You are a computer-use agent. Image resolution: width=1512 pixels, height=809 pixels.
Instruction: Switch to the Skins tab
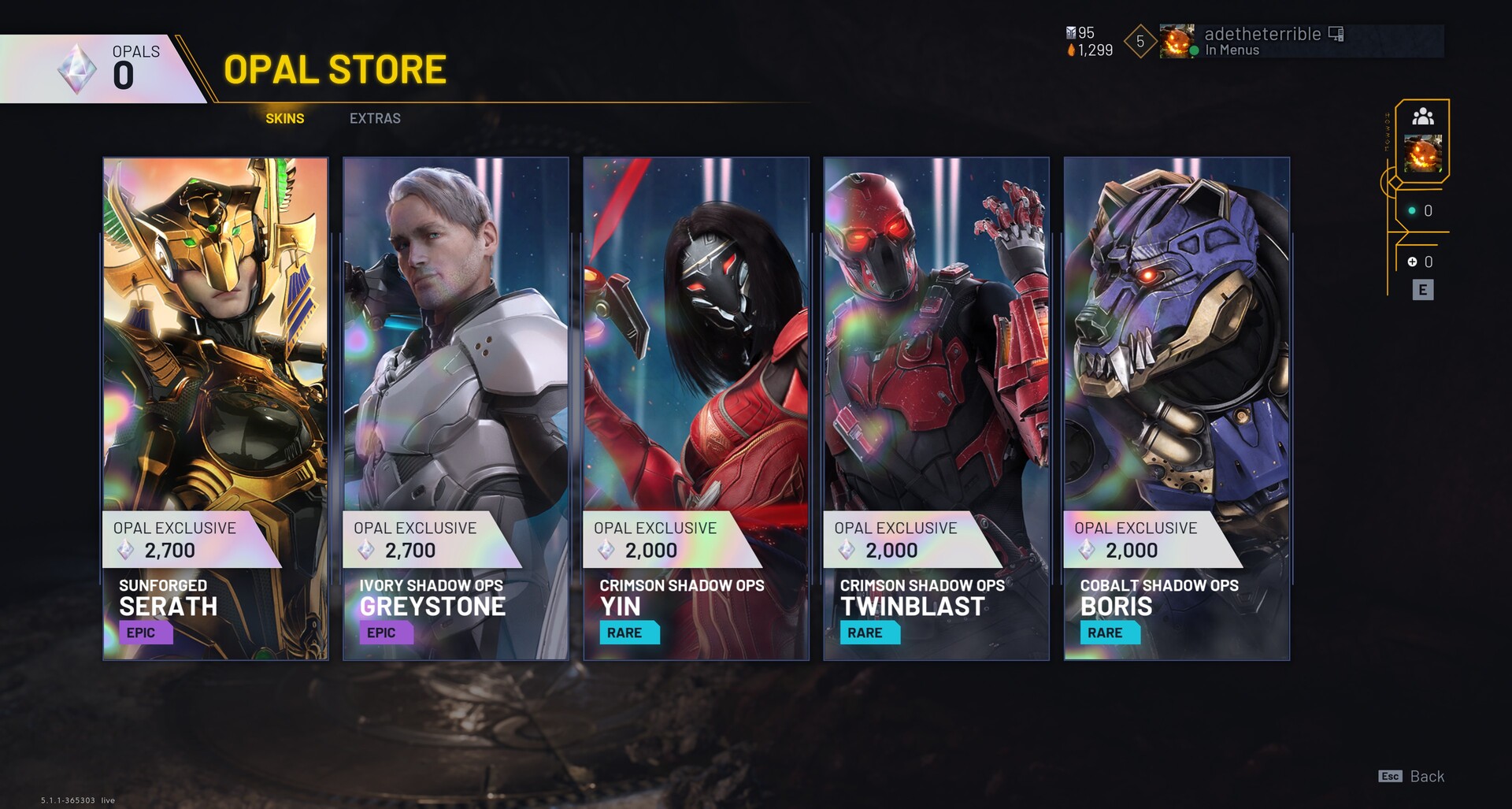point(284,118)
